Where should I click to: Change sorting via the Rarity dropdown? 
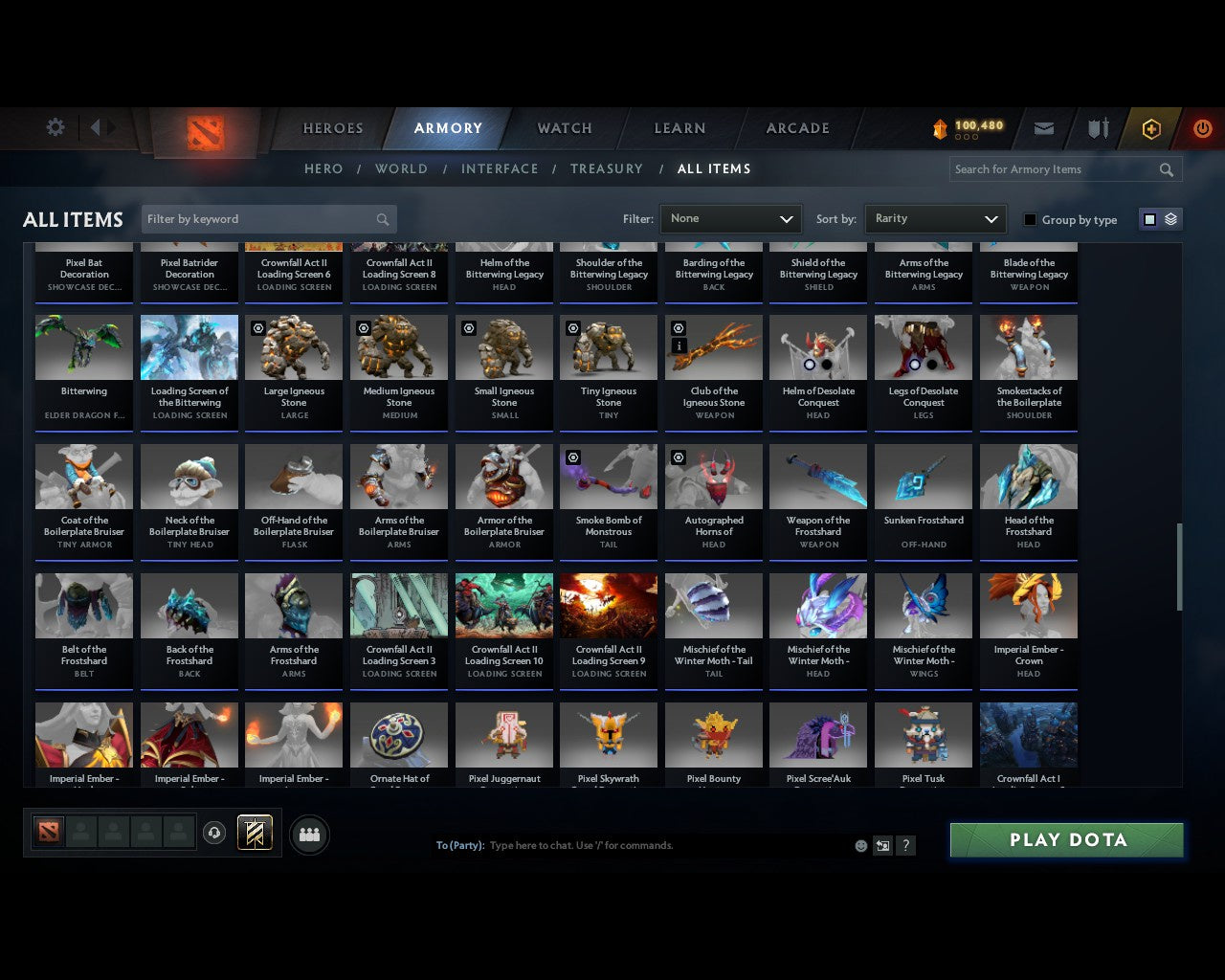(935, 218)
